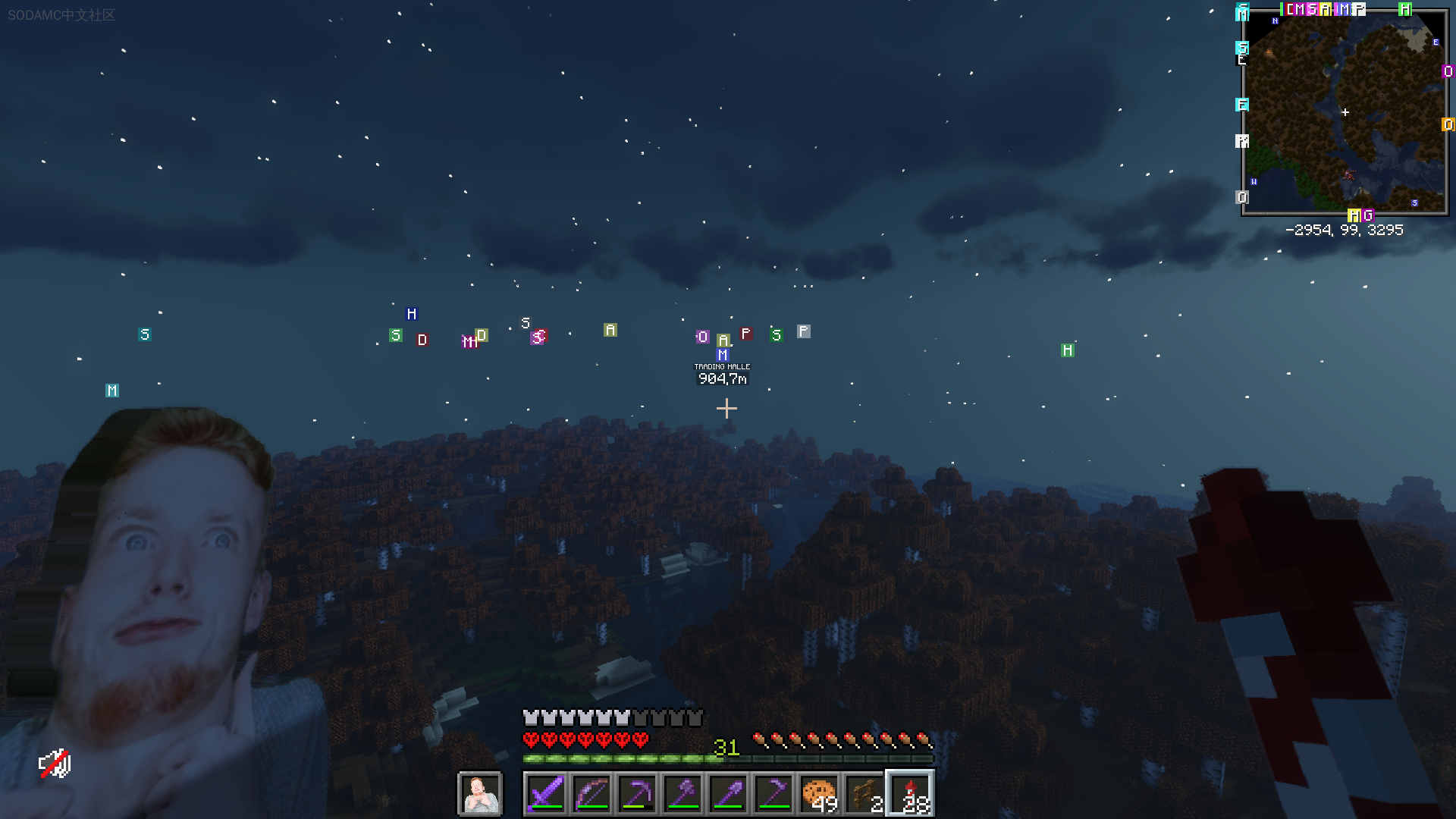Select the wooden fence hotbar slot
Screen dimensions: 1456x819
point(864,794)
